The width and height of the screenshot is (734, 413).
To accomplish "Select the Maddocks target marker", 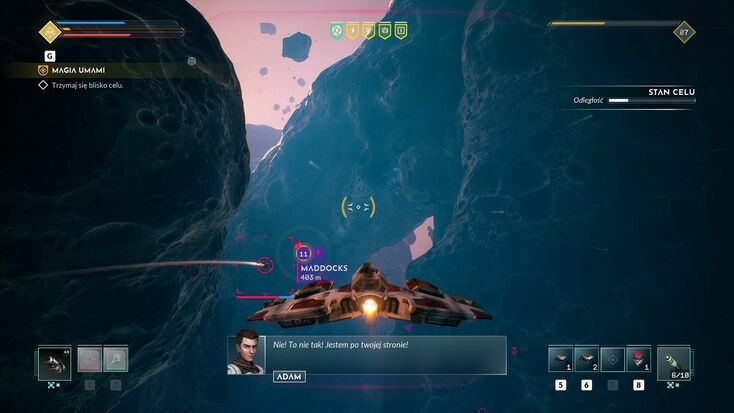I will click(x=304, y=255).
